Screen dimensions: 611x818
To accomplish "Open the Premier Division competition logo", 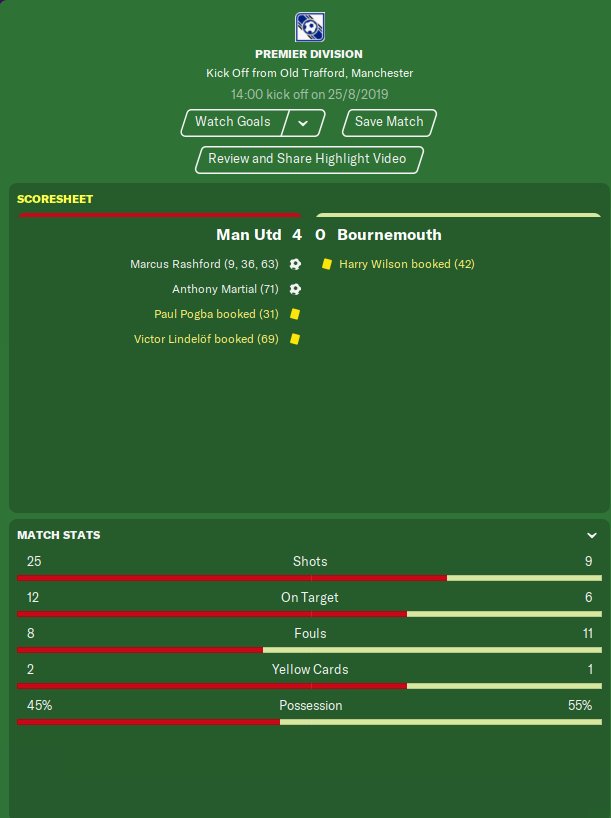I will click(308, 26).
